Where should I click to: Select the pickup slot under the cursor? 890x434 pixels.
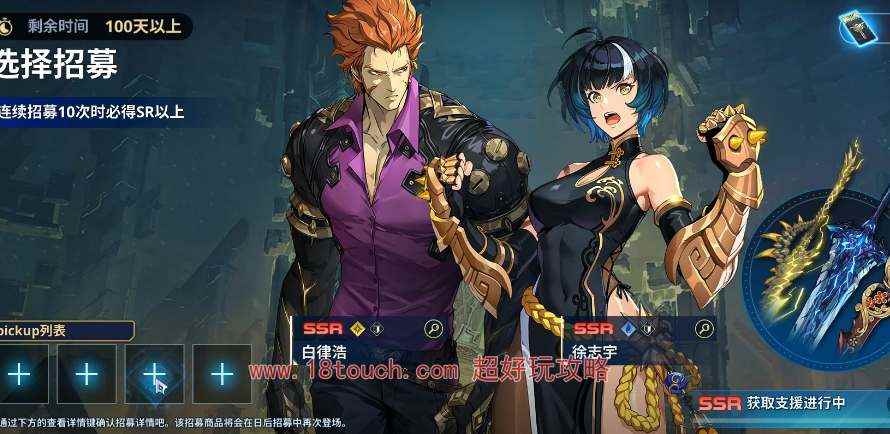click(x=154, y=374)
